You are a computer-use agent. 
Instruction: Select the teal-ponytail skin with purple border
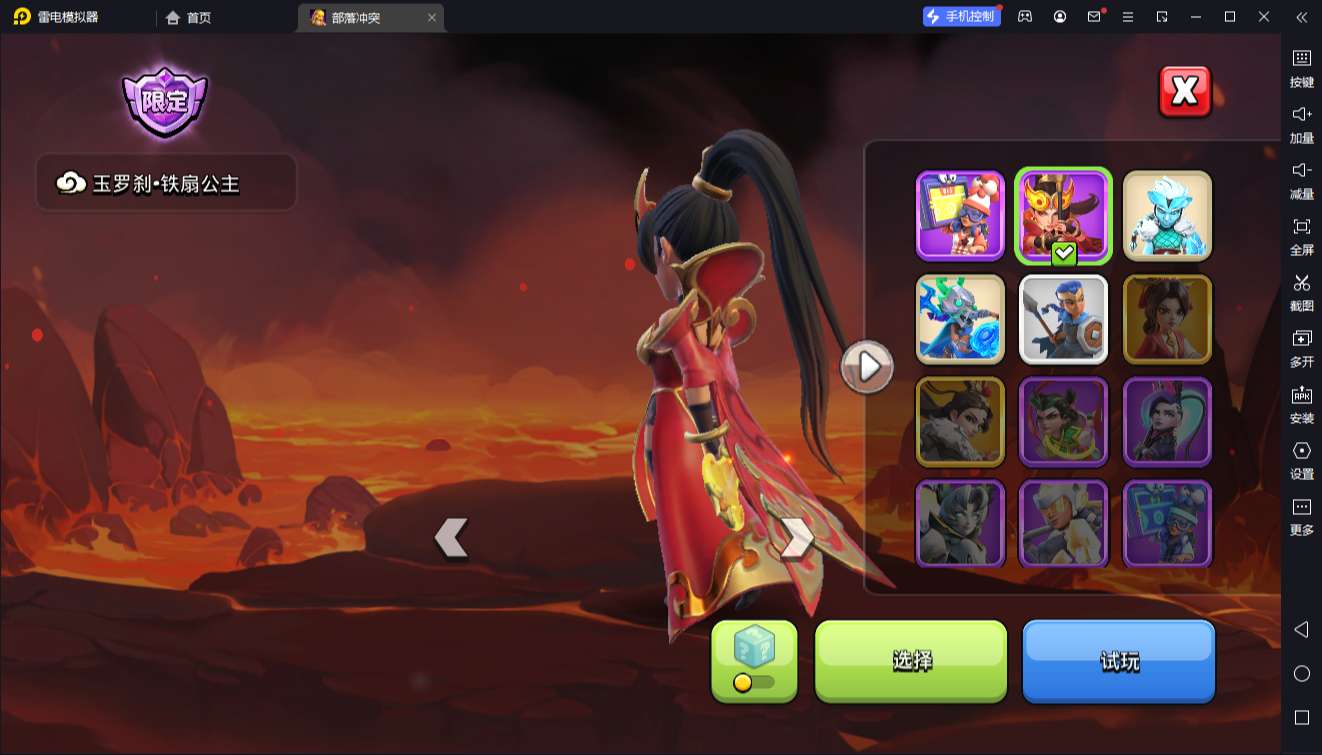coord(1167,422)
